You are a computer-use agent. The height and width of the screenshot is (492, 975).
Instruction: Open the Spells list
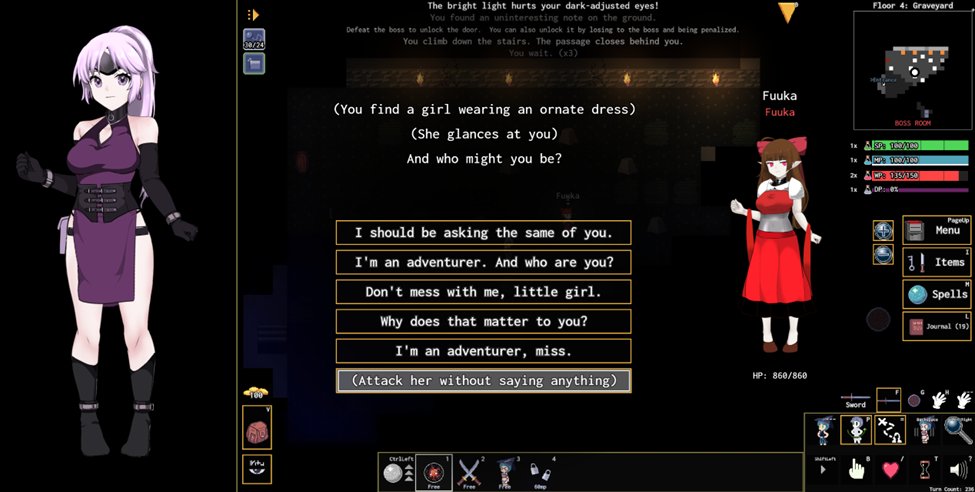[936, 294]
